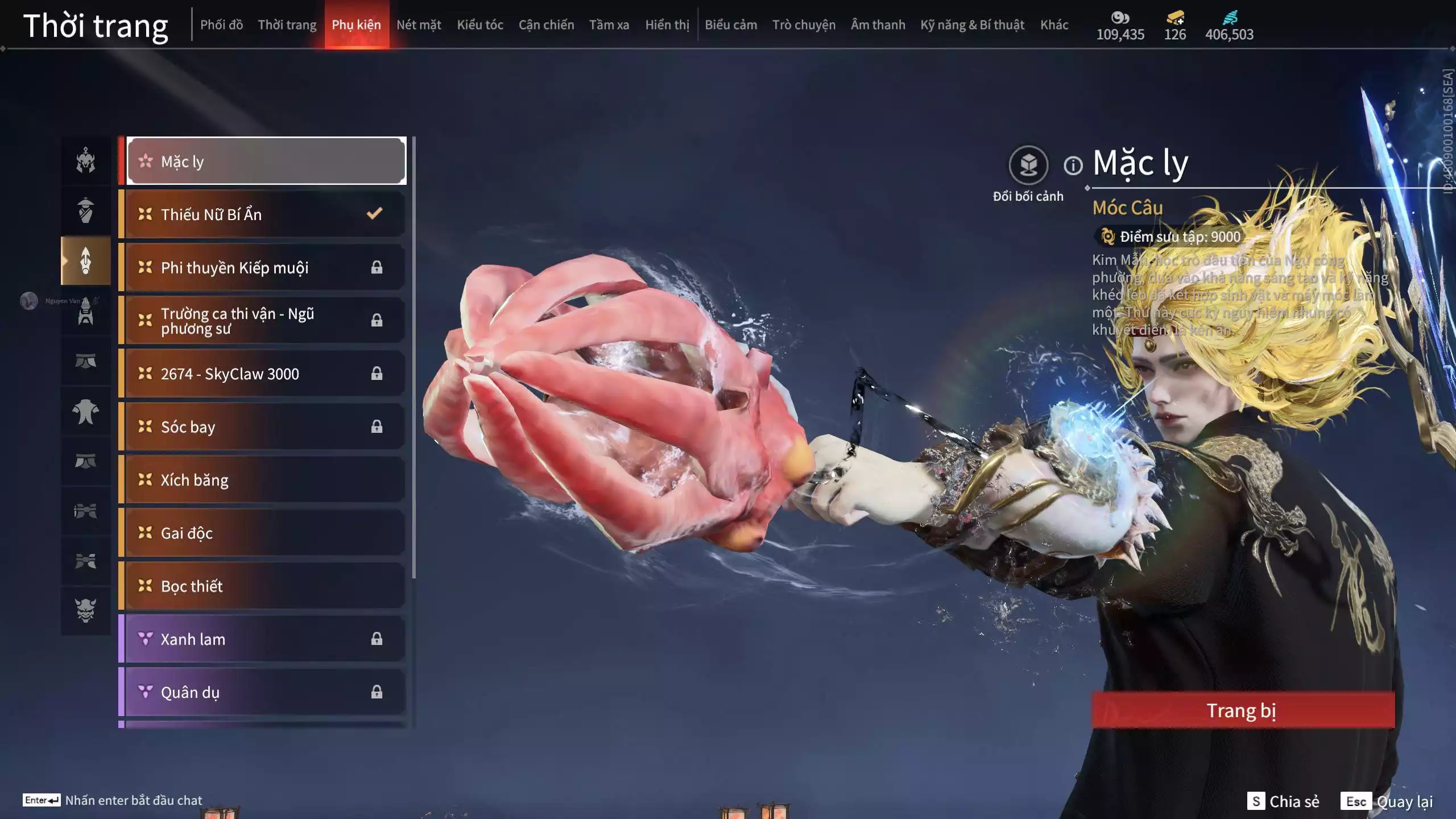Open the Biểu cảm tab
Image resolution: width=1456 pixels, height=819 pixels.
731,25
